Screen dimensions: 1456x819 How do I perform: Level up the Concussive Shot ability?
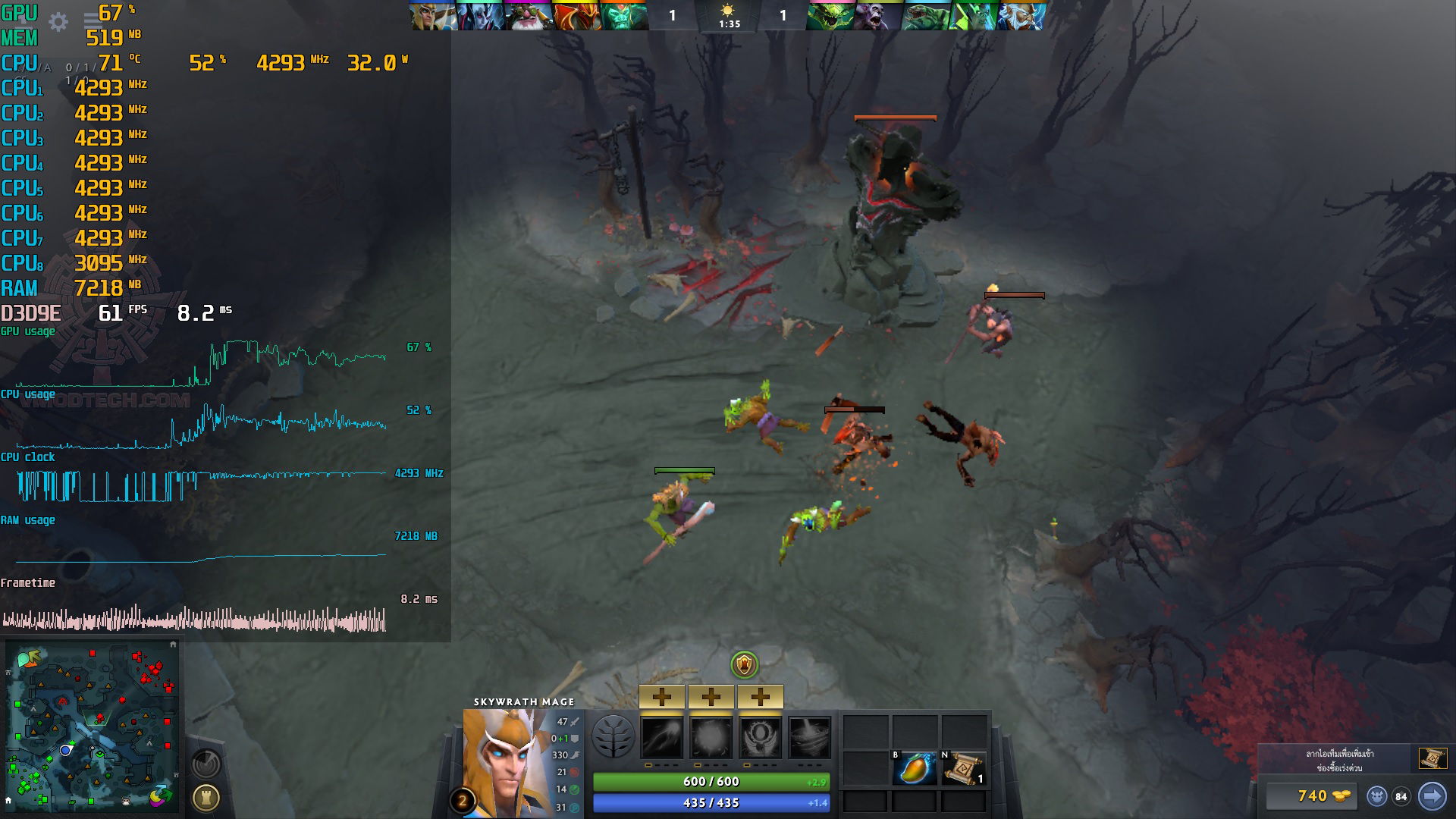coord(711,696)
